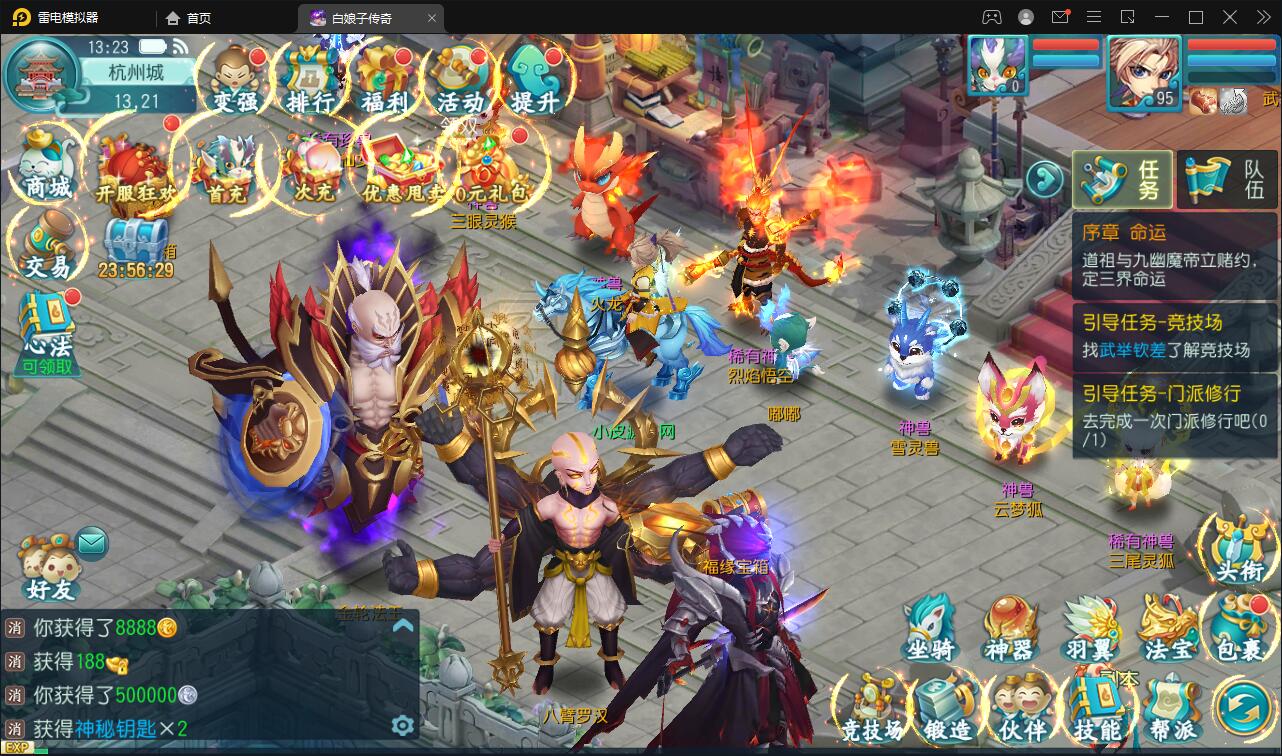Image resolution: width=1282 pixels, height=756 pixels.
Task: Open the 锻造 forging menu
Action: pos(947,708)
